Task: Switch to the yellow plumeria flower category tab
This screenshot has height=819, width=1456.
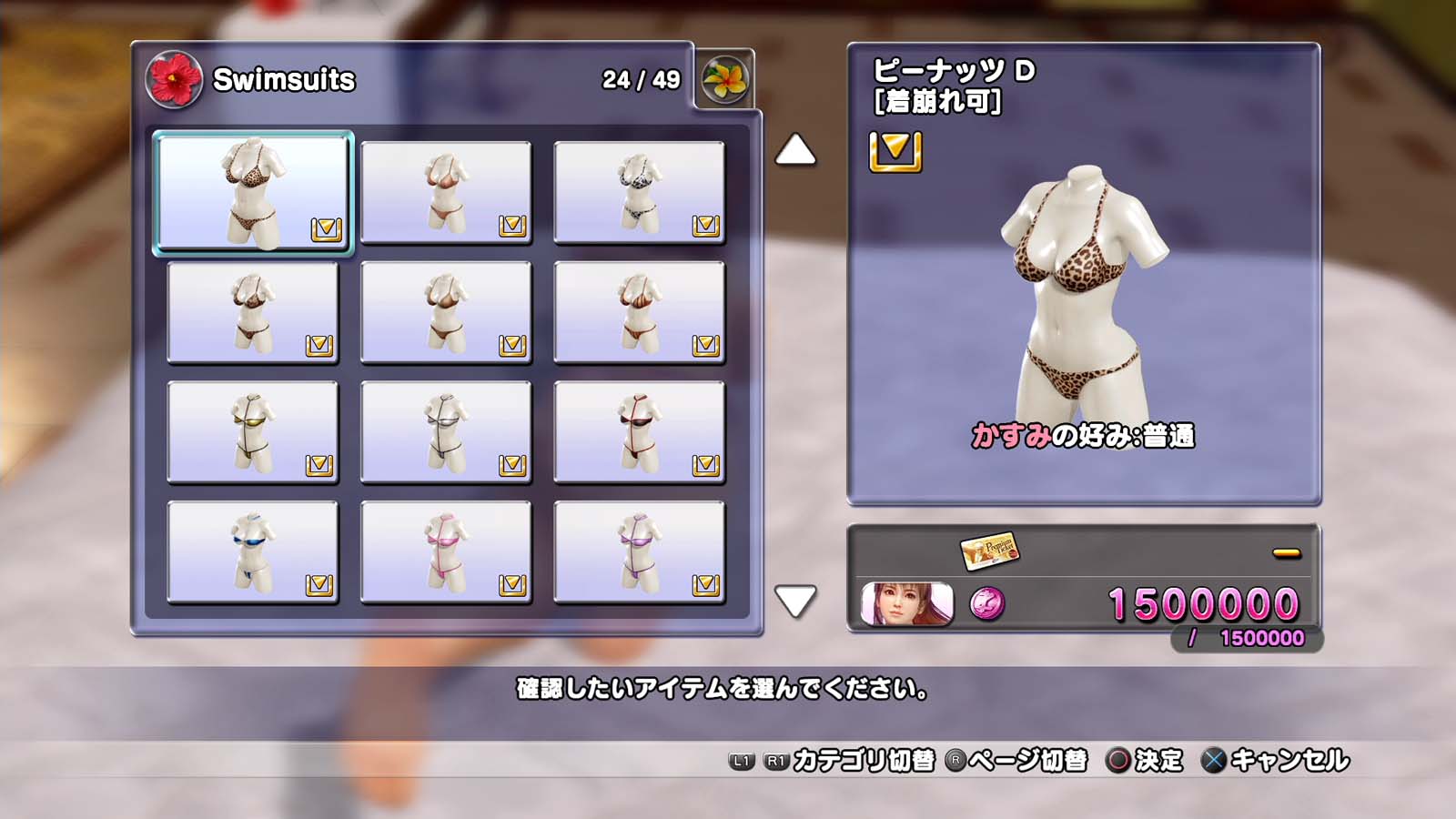Action: coord(724,79)
